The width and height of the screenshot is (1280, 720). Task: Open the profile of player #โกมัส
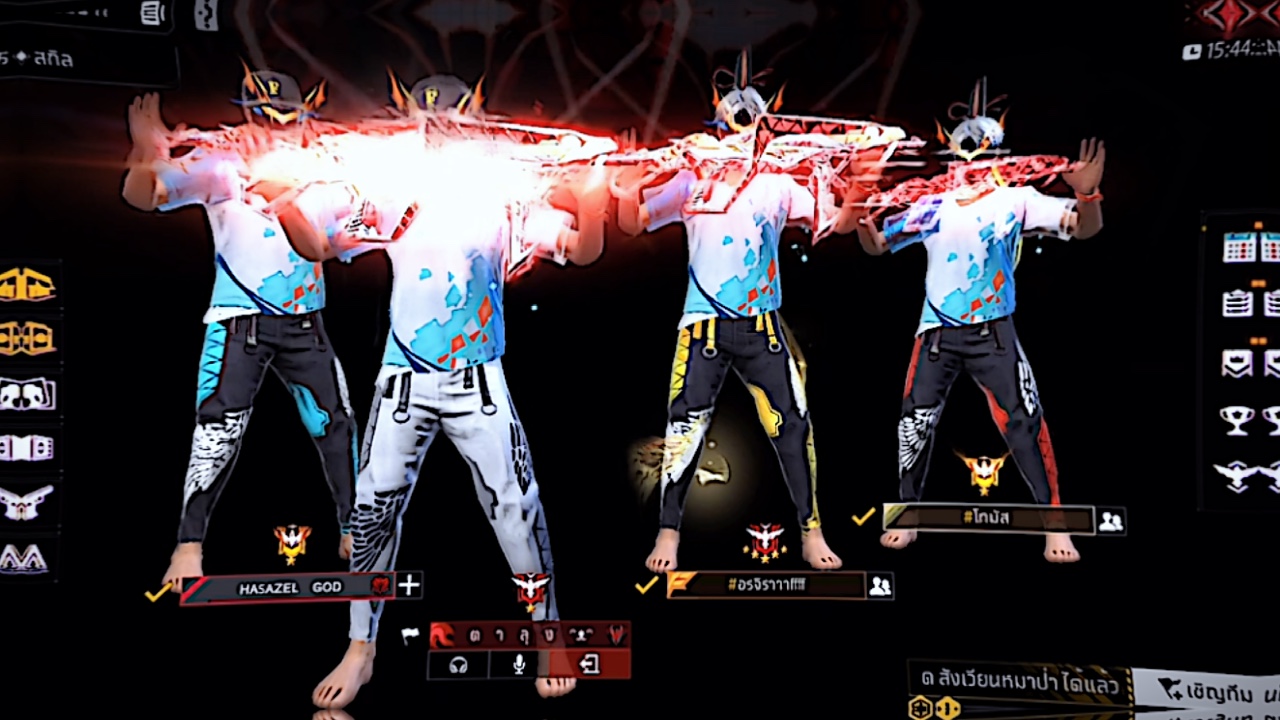click(x=988, y=518)
